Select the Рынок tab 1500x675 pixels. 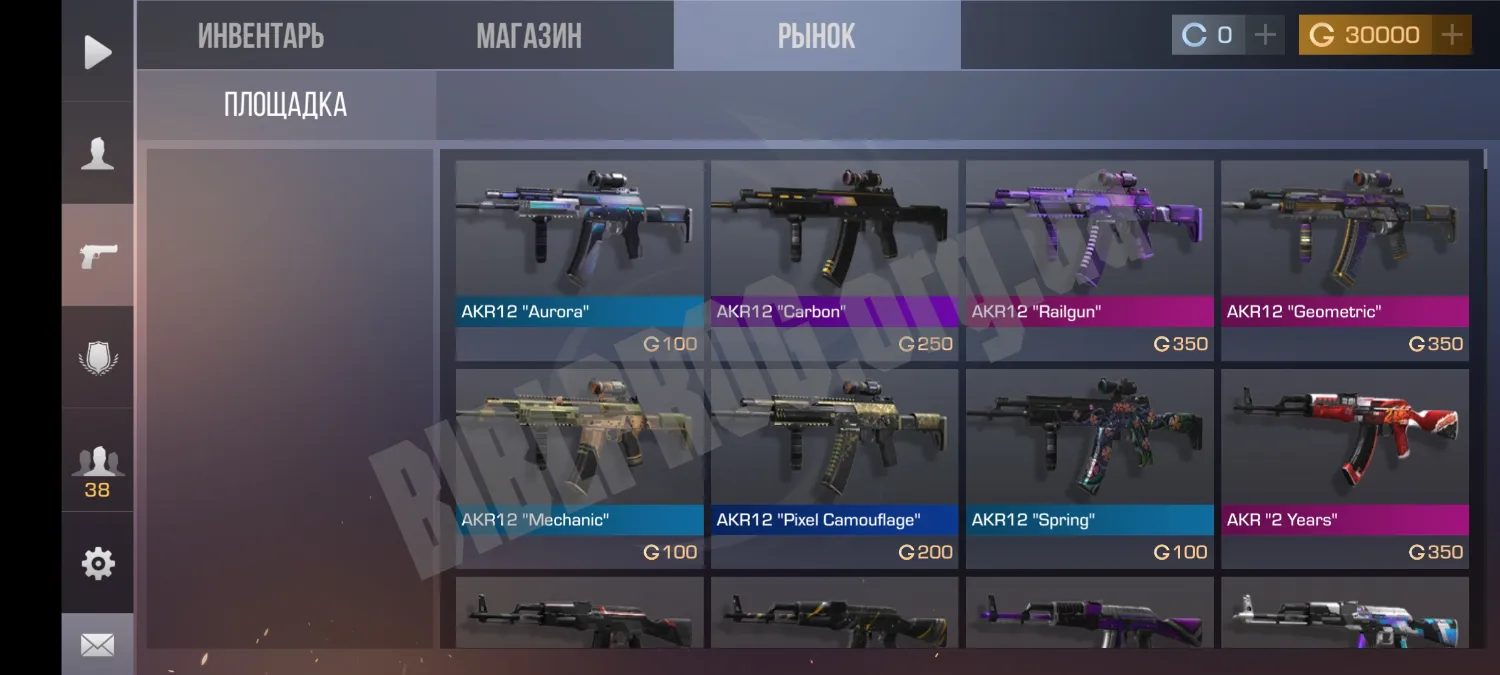tap(816, 36)
